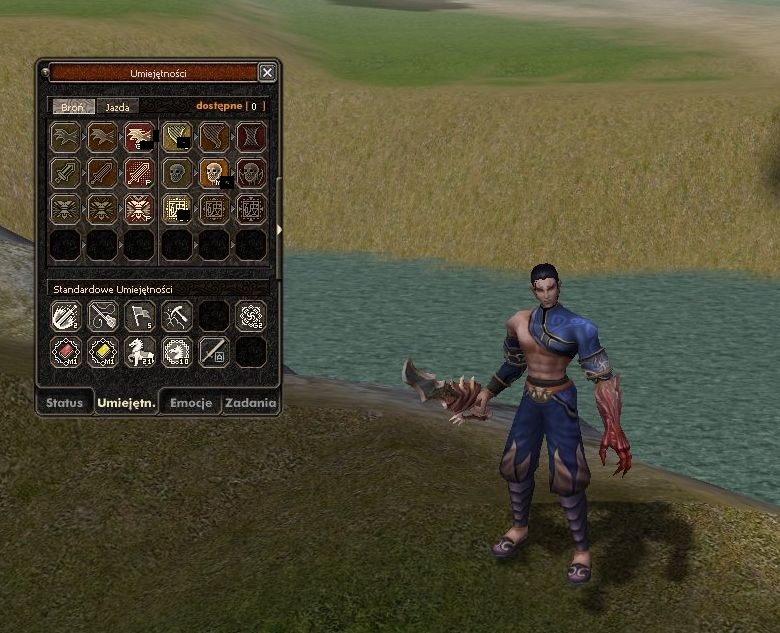Activate the horse head summon skill

click(x=177, y=351)
